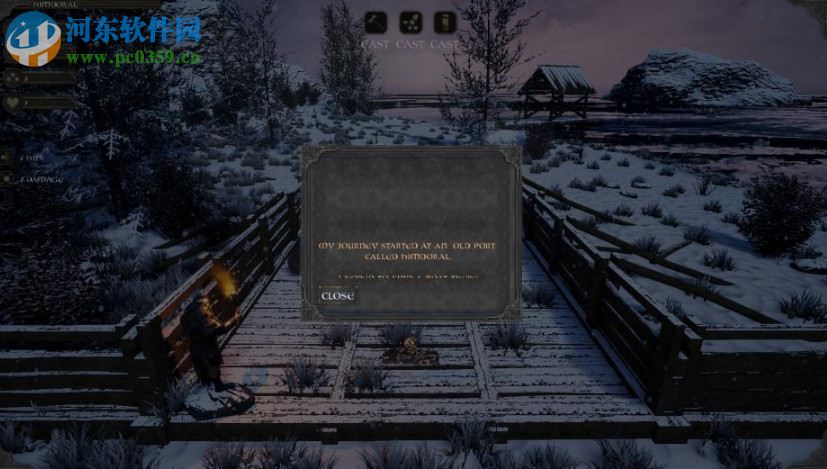Activate the scattered dots spell icon
Image resolution: width=827 pixels, height=469 pixels.
[410, 22]
